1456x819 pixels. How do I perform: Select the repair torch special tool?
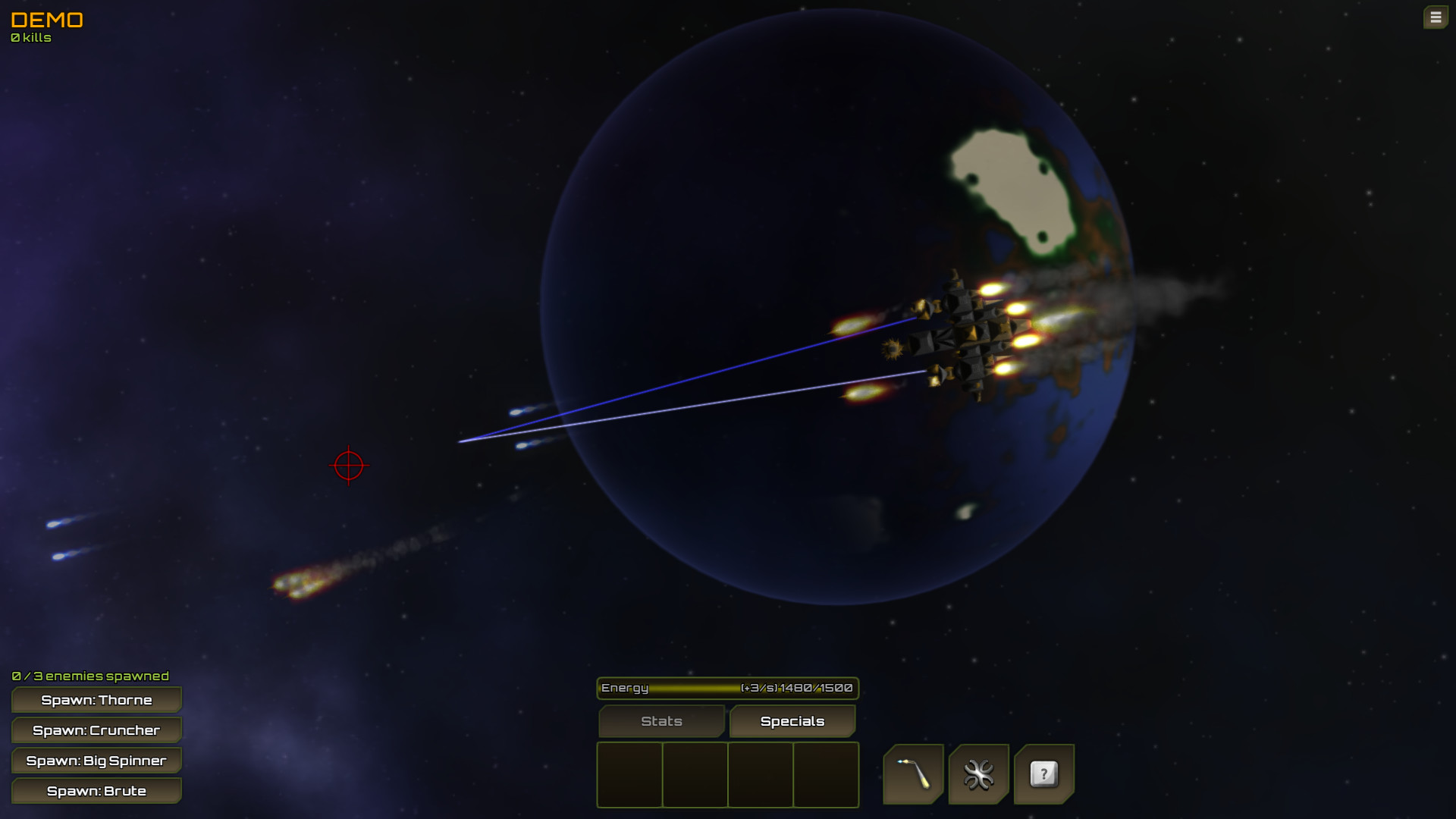tap(913, 774)
